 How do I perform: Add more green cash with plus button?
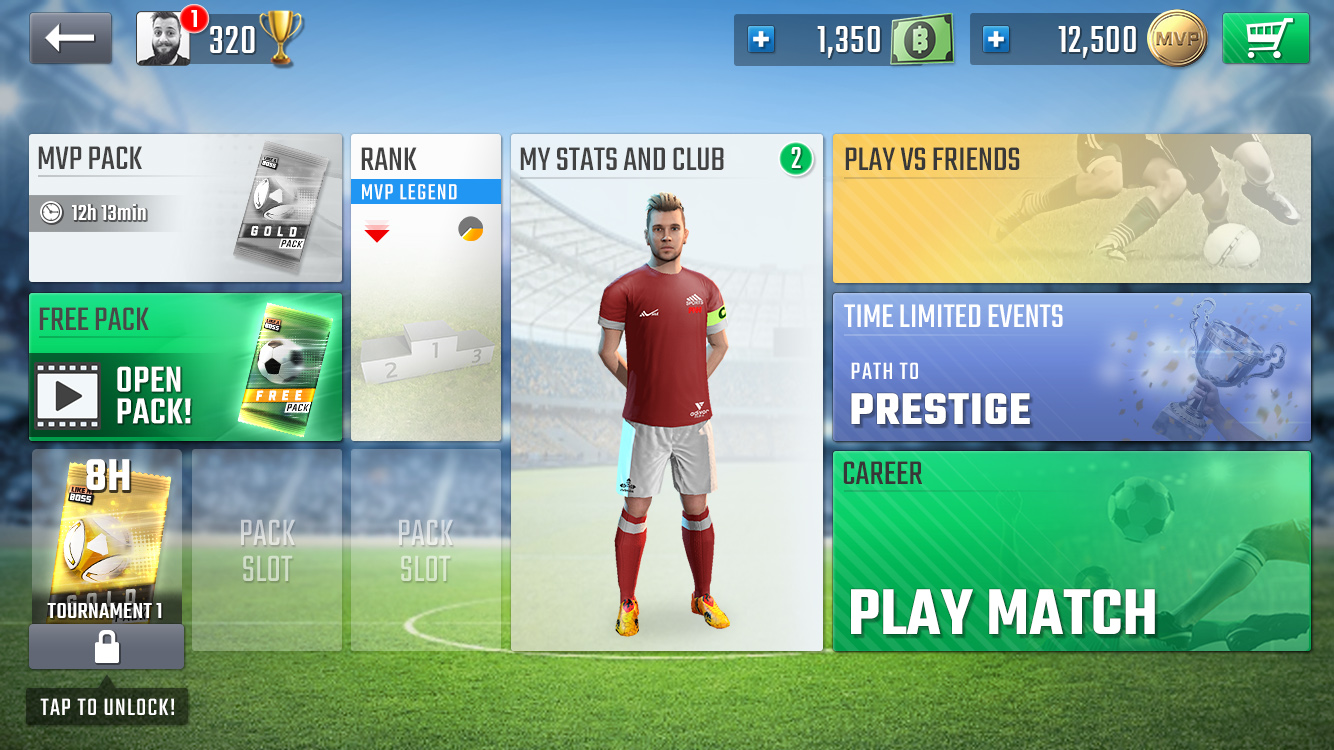tap(761, 40)
